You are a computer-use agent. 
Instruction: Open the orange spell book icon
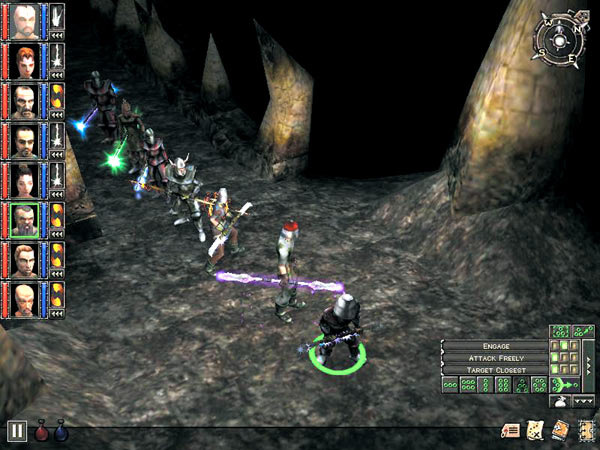coord(559,431)
